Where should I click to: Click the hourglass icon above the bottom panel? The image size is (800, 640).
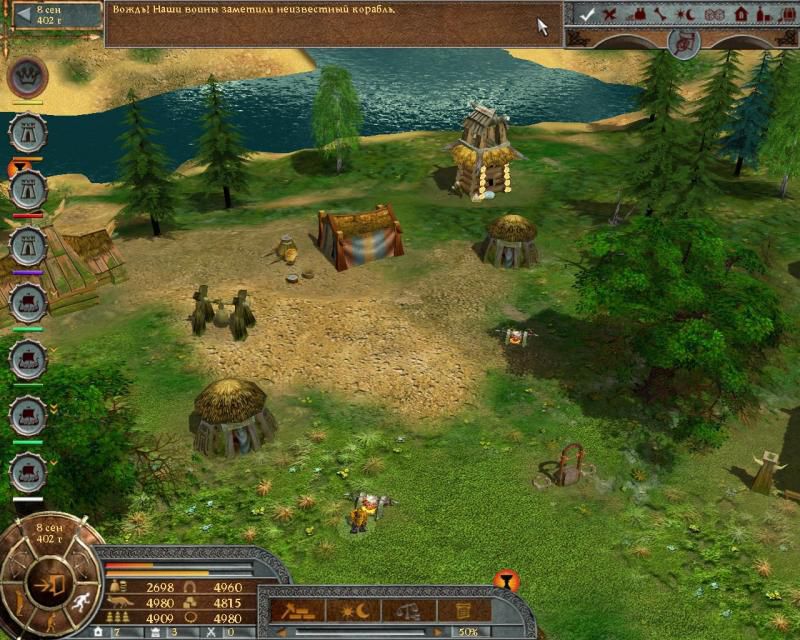506,581
